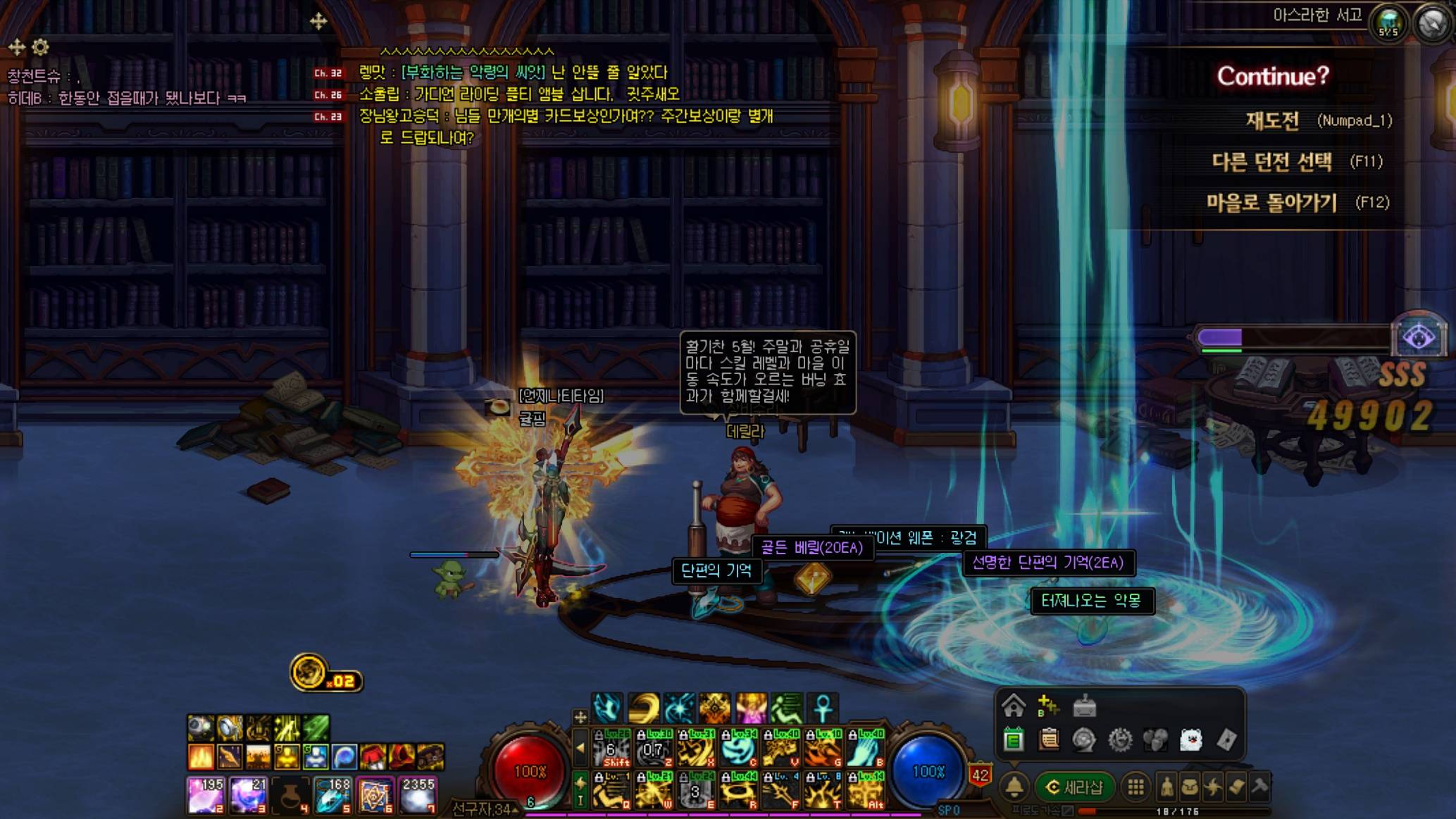Open the 세라샵 cash shop

coord(1074,787)
